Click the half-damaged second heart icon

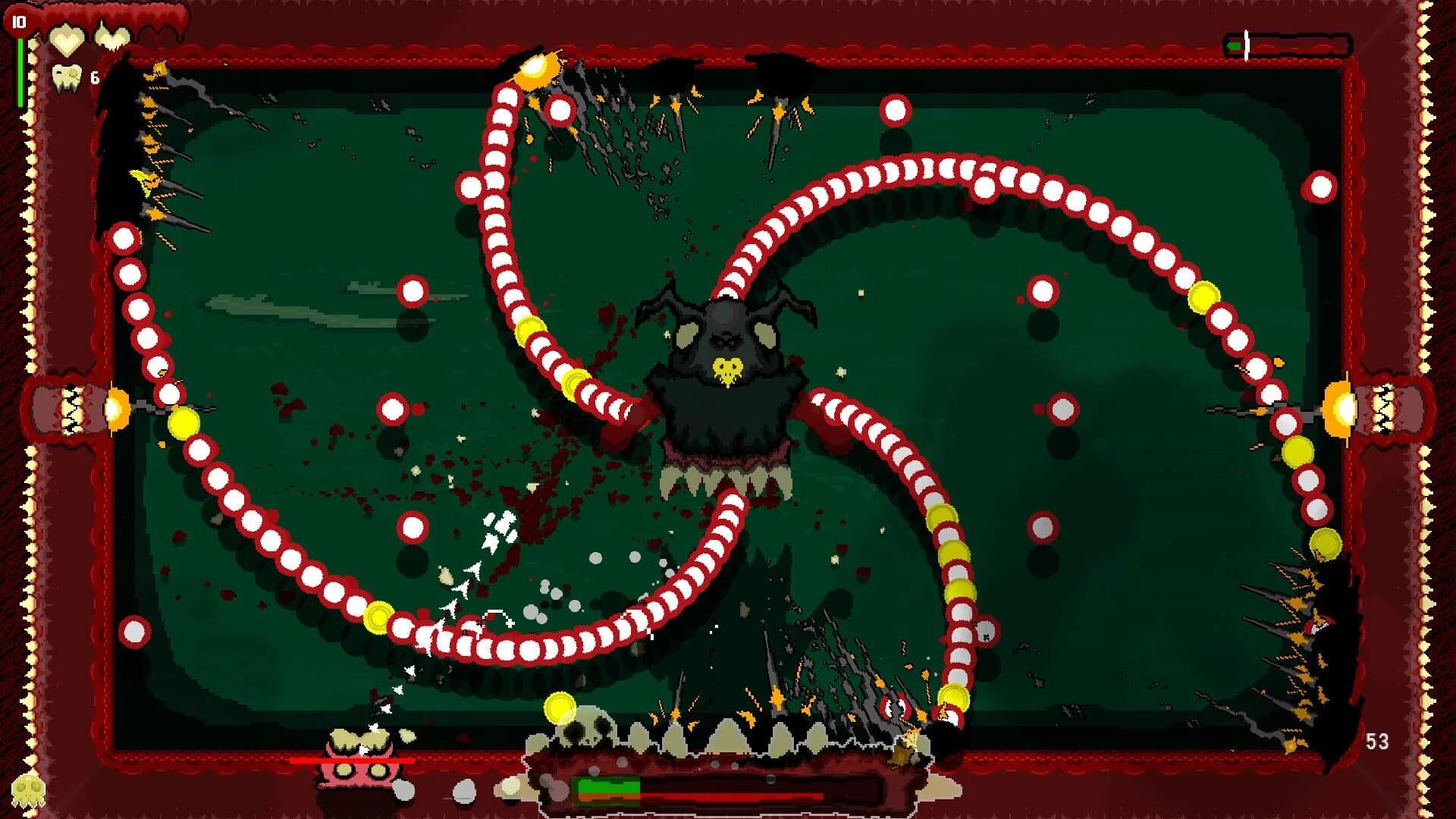point(111,36)
